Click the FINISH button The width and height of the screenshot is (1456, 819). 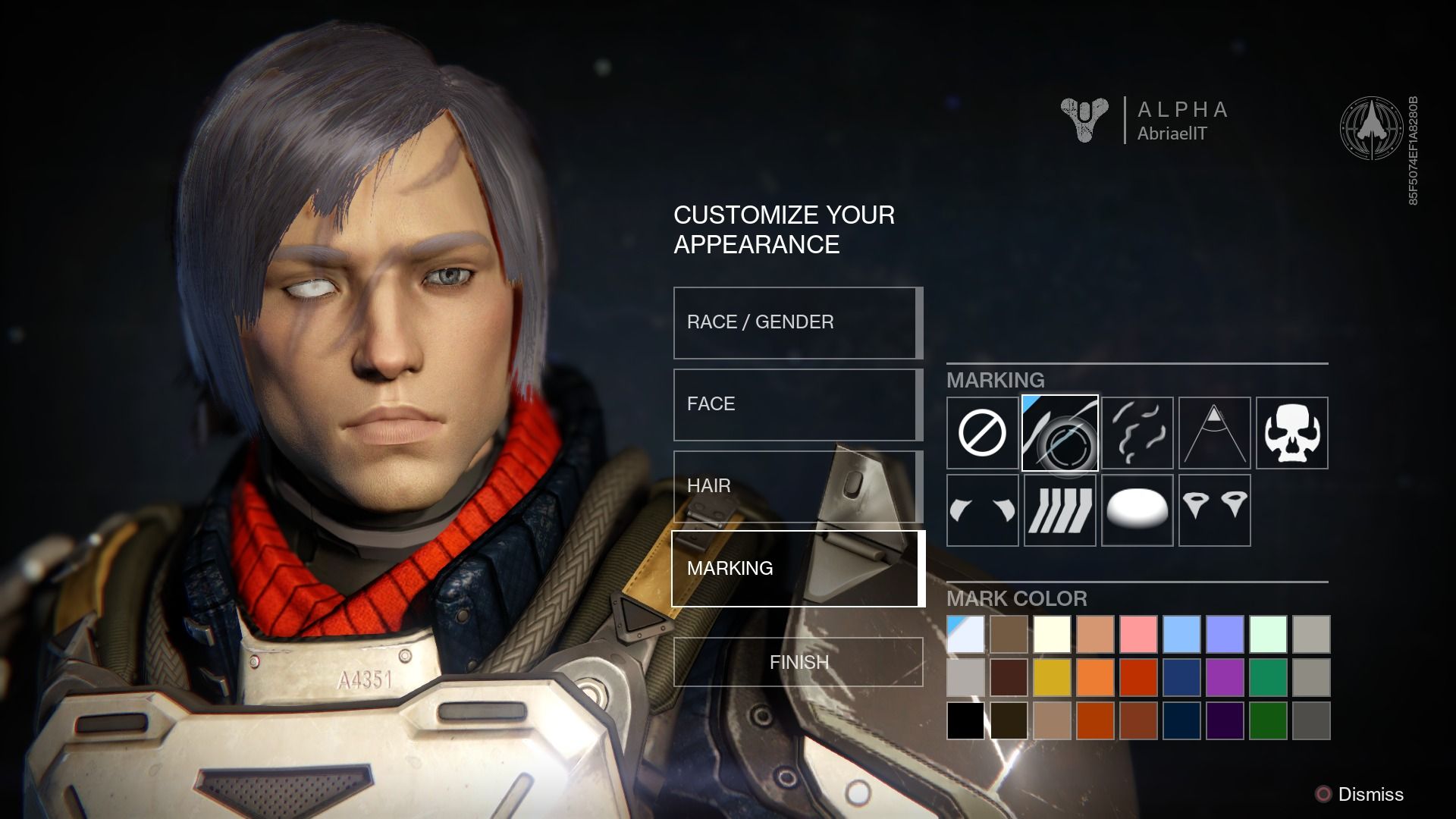click(796, 662)
